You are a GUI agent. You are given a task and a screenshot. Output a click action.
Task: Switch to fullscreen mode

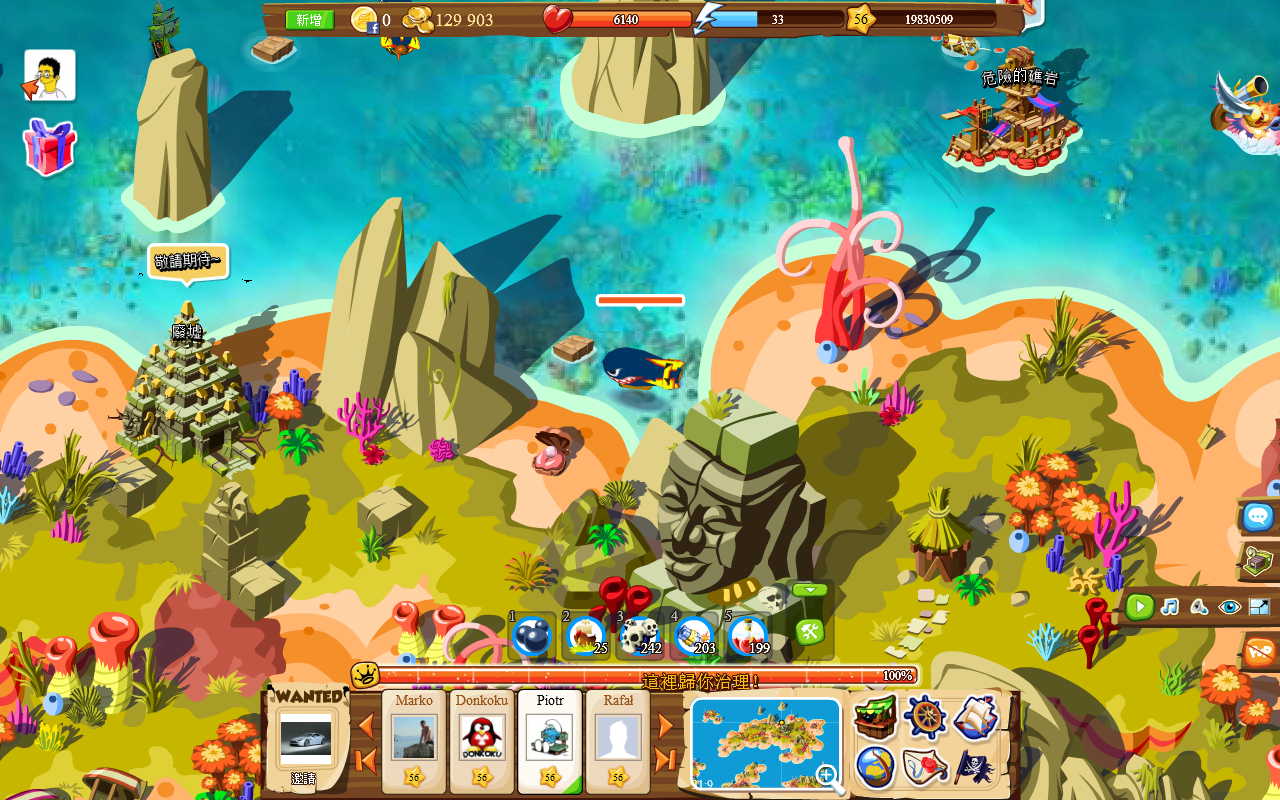coord(1259,607)
